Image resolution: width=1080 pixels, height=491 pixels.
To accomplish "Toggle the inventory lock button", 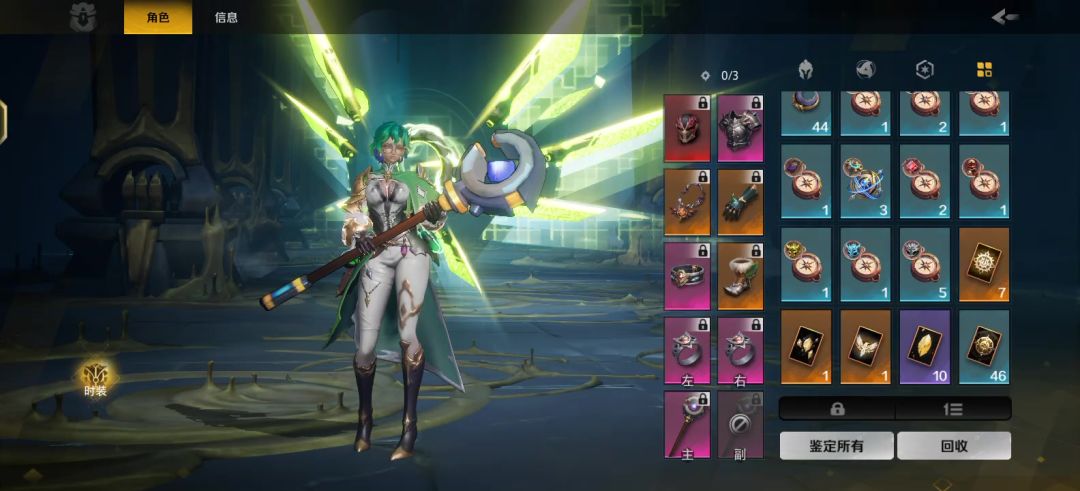I will [837, 408].
